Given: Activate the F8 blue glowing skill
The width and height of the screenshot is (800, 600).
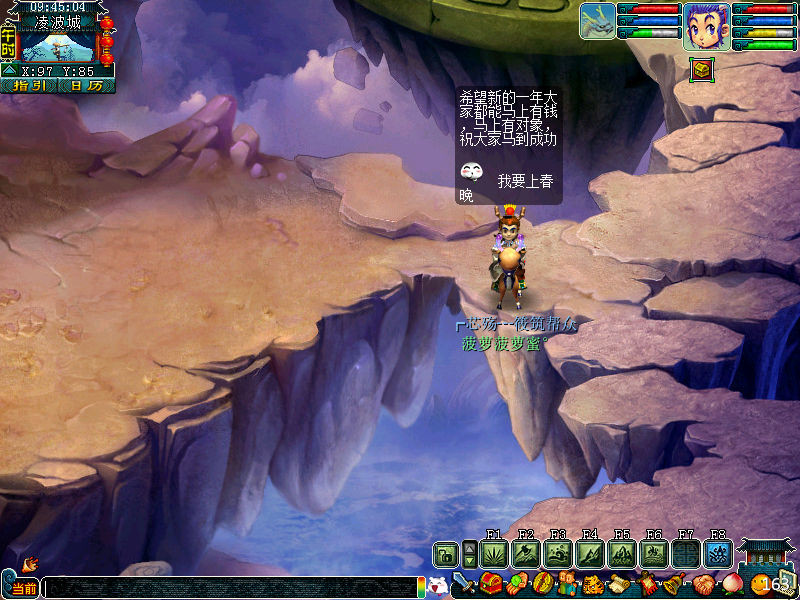Looking at the screenshot, I should click(x=718, y=554).
